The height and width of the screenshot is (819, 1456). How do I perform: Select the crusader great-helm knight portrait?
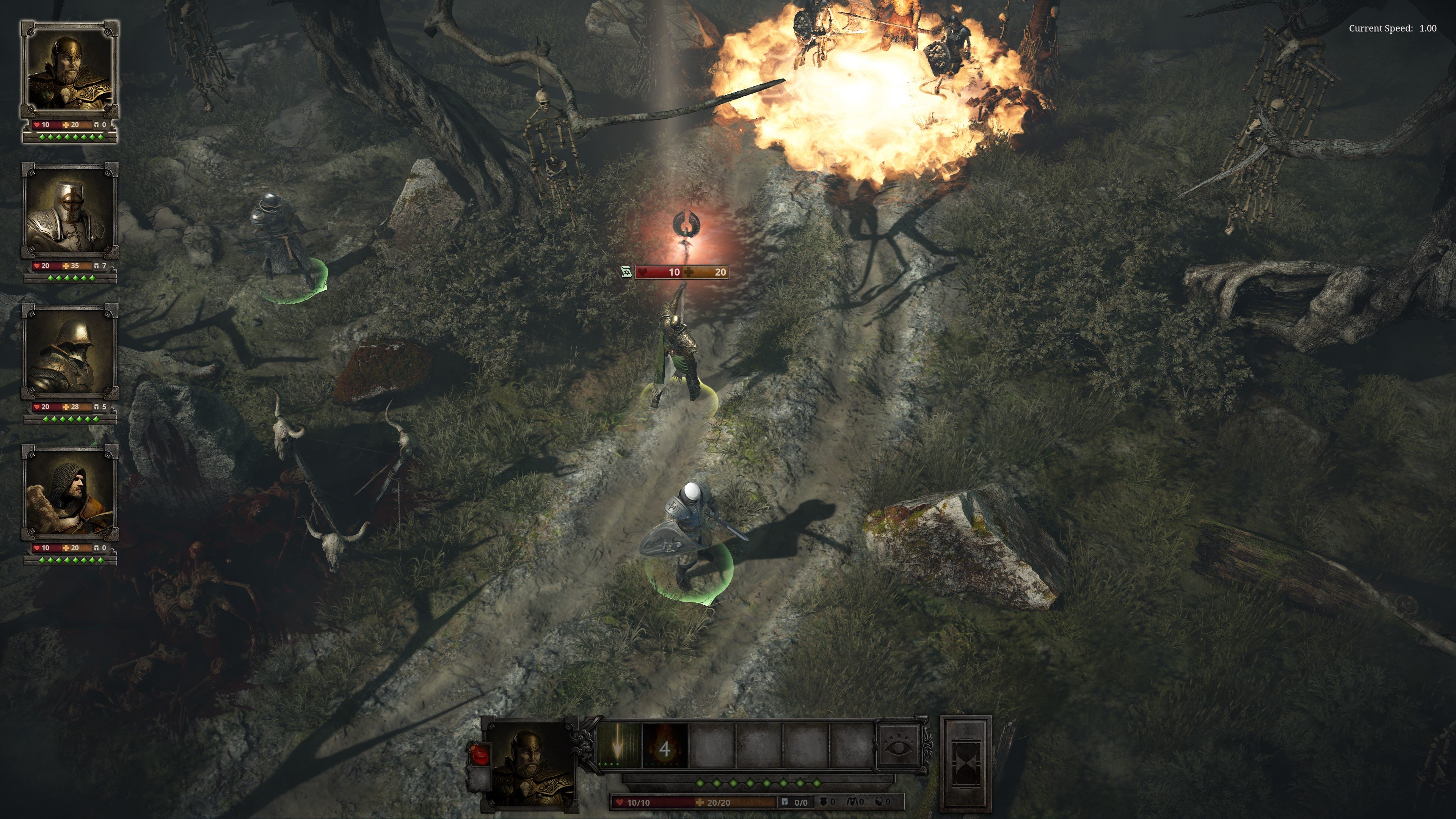69,212
